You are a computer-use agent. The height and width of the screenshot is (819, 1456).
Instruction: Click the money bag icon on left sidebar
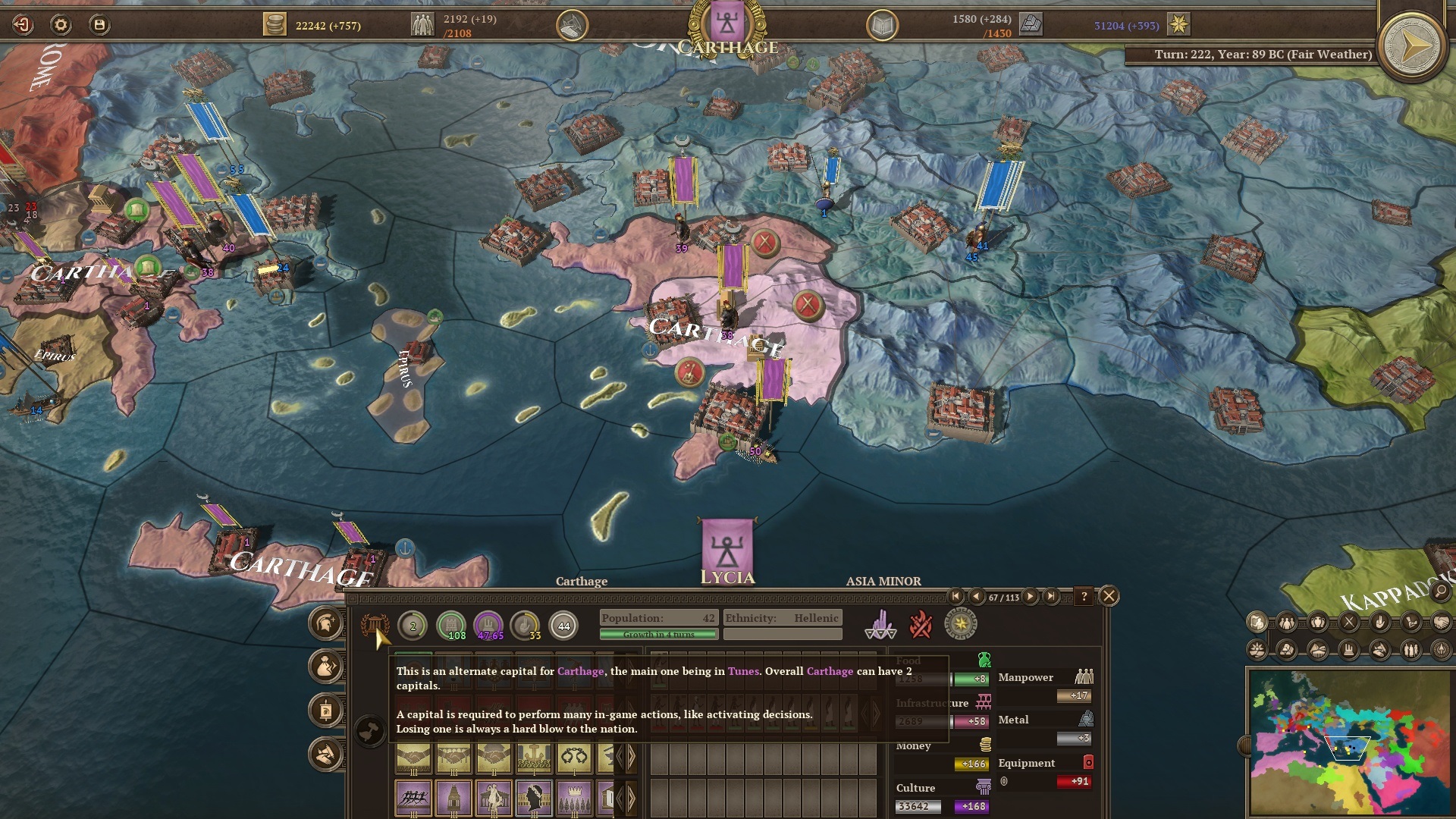[x=325, y=667]
